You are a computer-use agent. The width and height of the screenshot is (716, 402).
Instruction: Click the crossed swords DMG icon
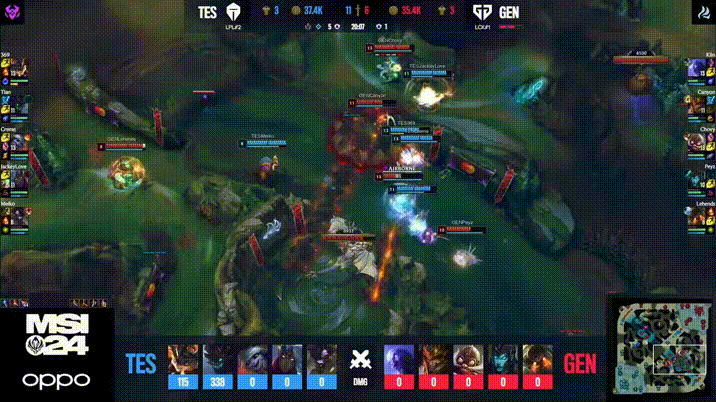[x=358, y=361]
